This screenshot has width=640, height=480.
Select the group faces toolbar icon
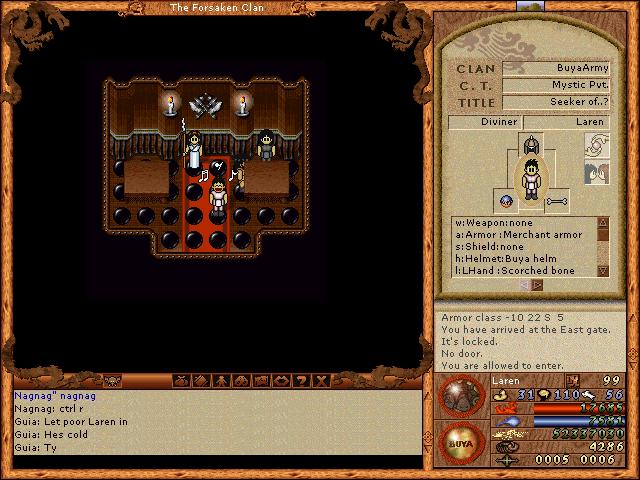click(x=241, y=381)
